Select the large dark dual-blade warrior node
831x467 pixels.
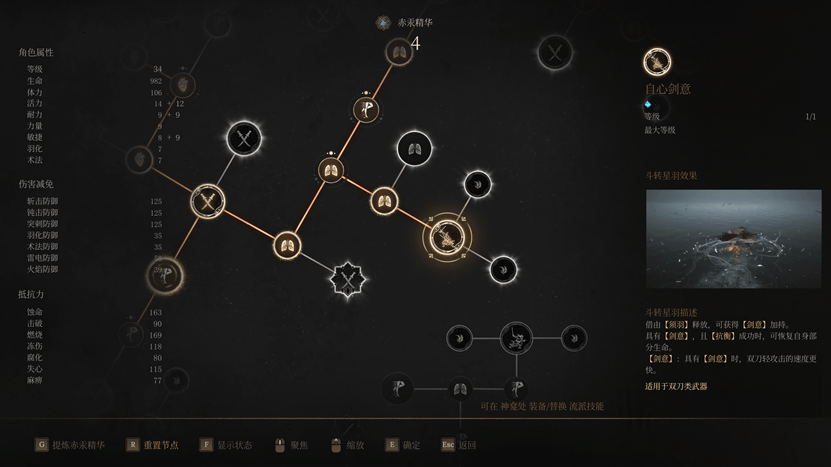[516, 338]
